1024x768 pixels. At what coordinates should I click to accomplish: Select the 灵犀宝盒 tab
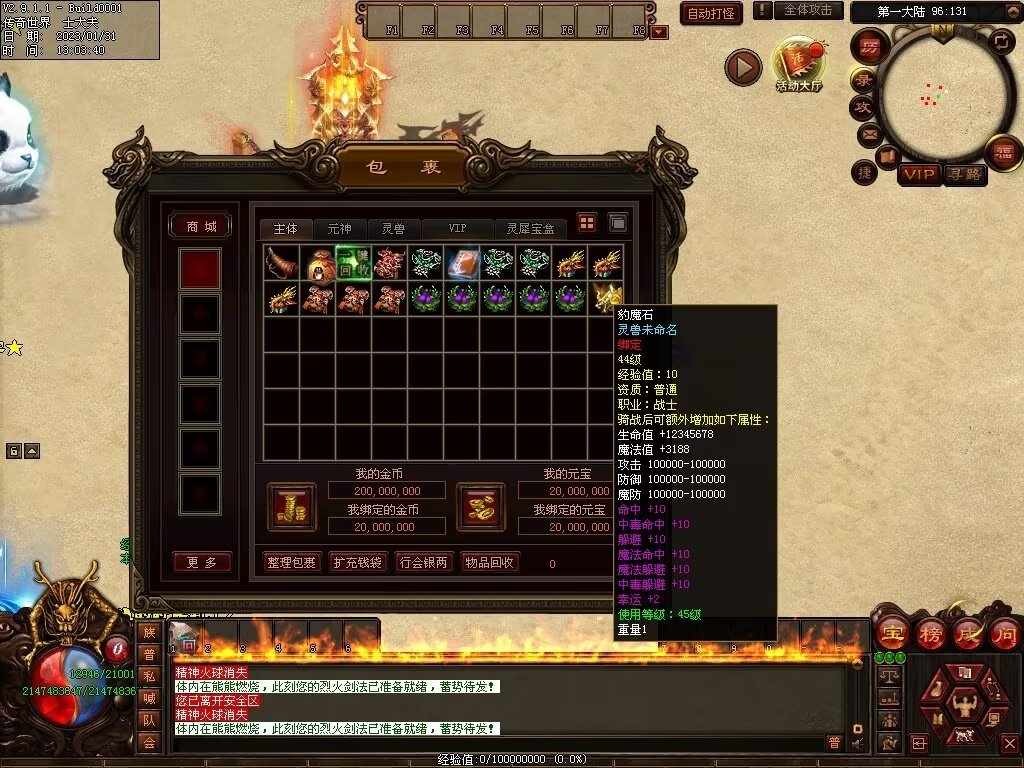point(529,229)
